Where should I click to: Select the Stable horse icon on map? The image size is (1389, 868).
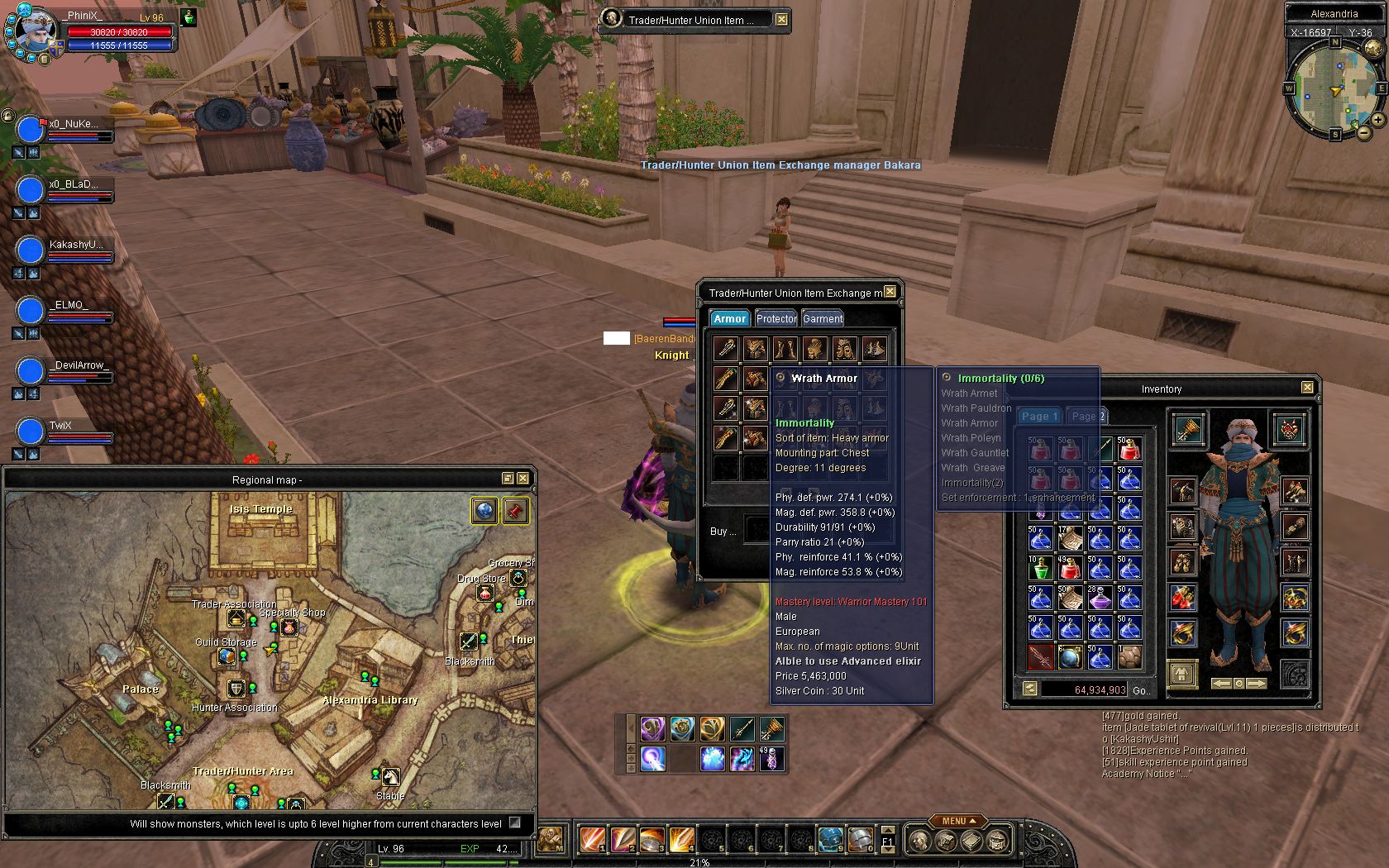point(390,777)
